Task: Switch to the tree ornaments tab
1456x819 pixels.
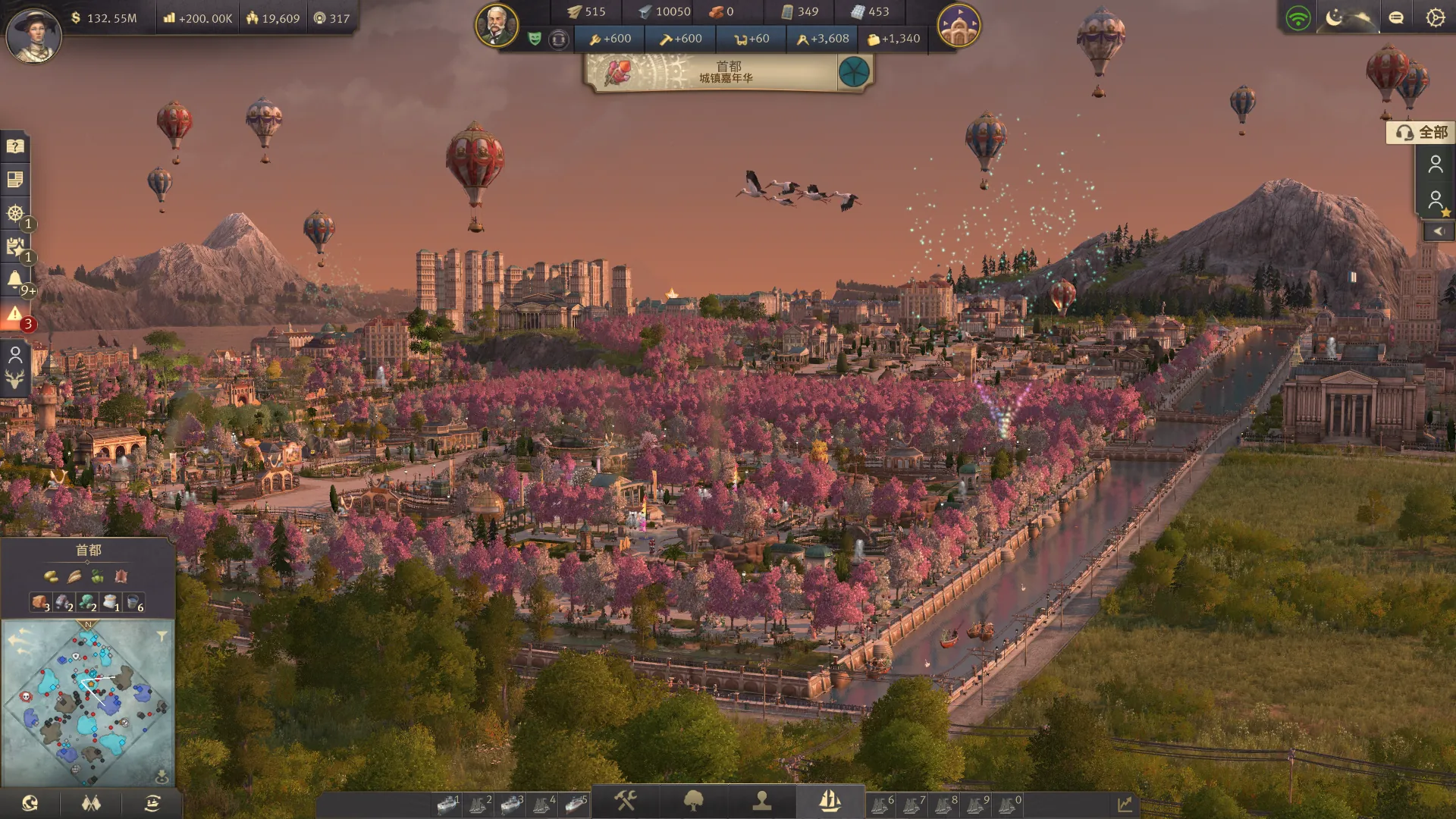Action: (x=693, y=801)
